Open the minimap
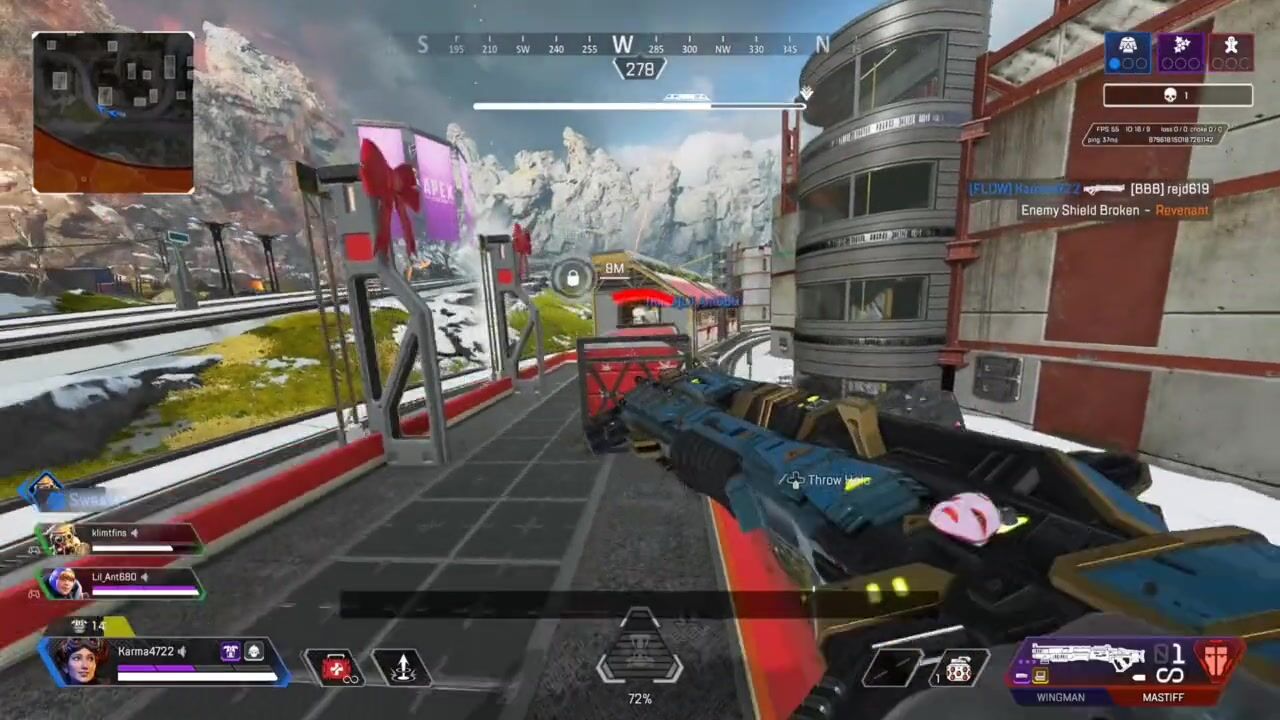Viewport: 1280px width, 720px height. pos(113,112)
